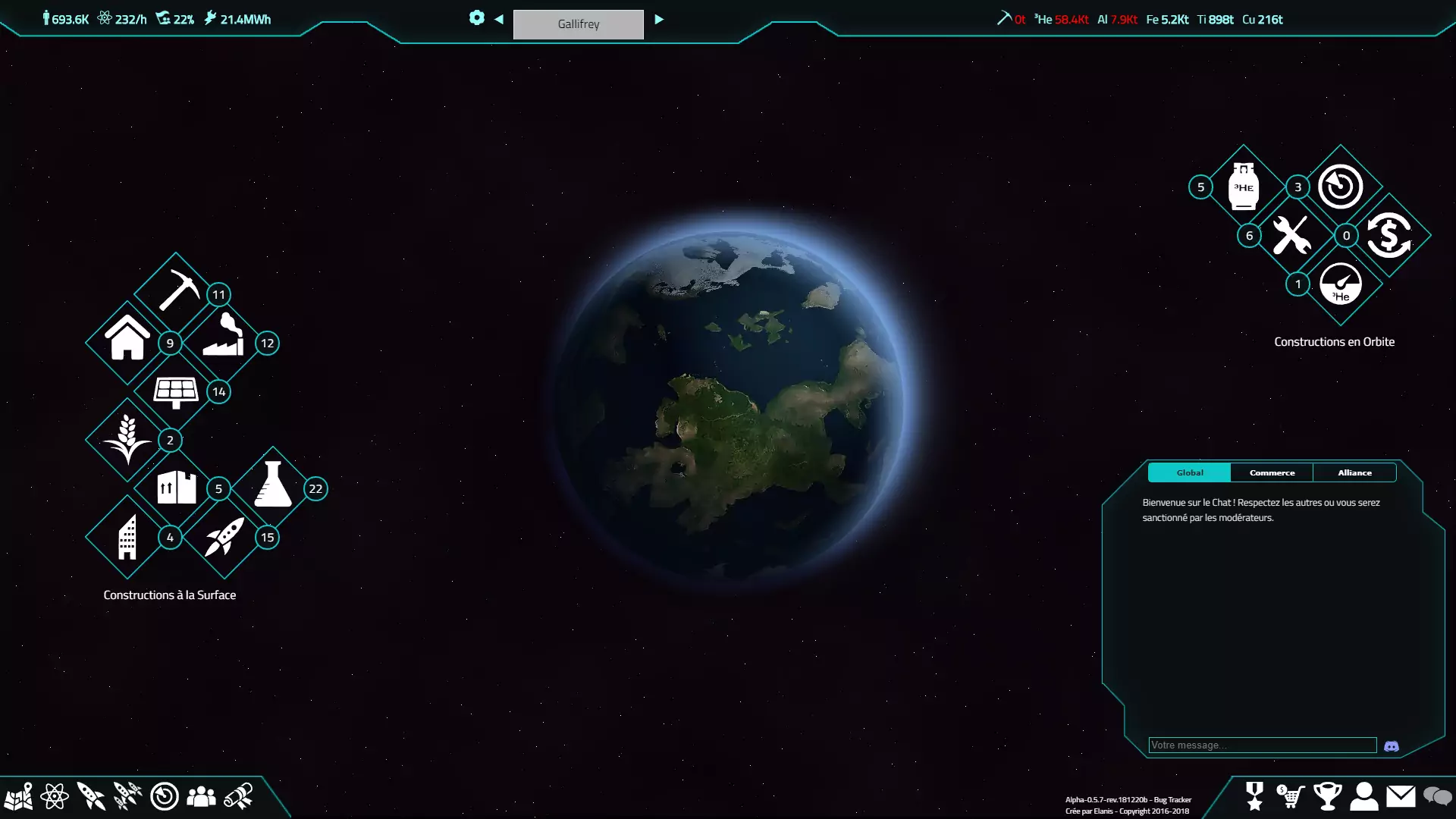The image size is (1456, 819).
Task: Open the galaxy map from bottom toolbar
Action: [x=18, y=796]
